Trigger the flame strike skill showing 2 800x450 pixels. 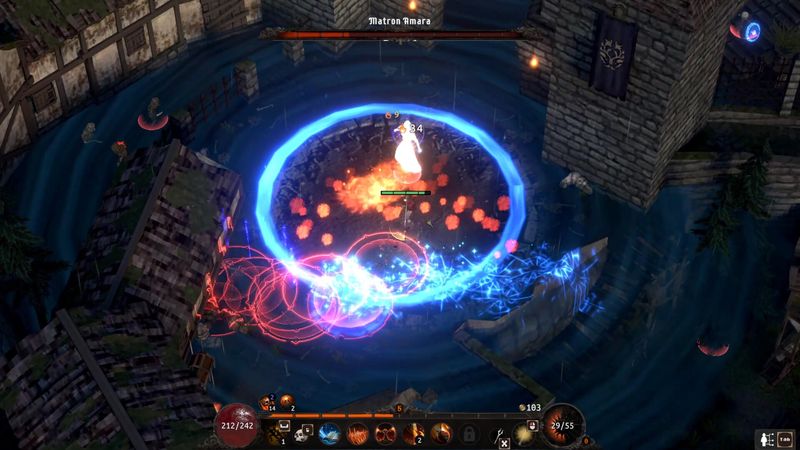point(413,433)
